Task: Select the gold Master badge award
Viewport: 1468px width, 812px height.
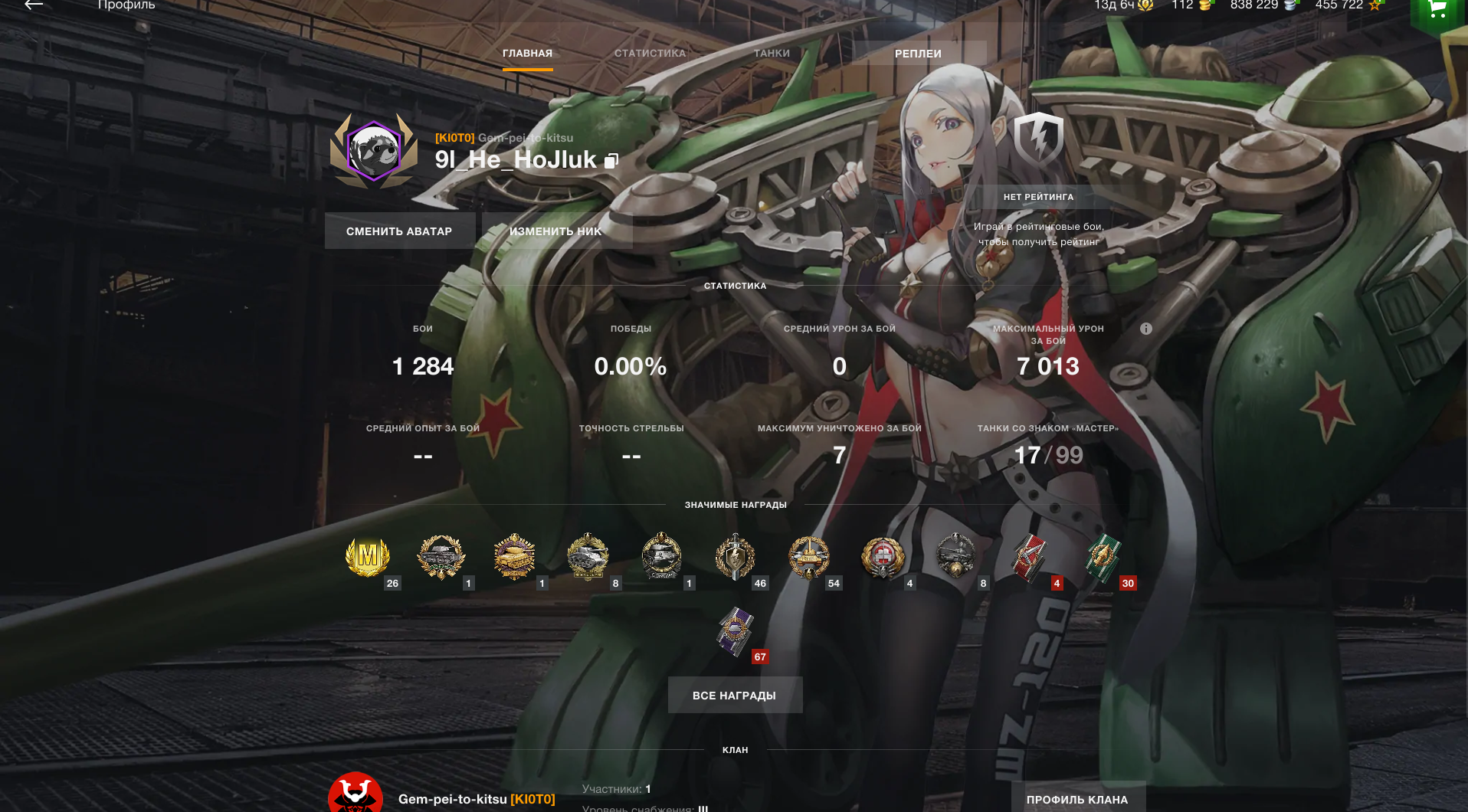Action: (368, 556)
